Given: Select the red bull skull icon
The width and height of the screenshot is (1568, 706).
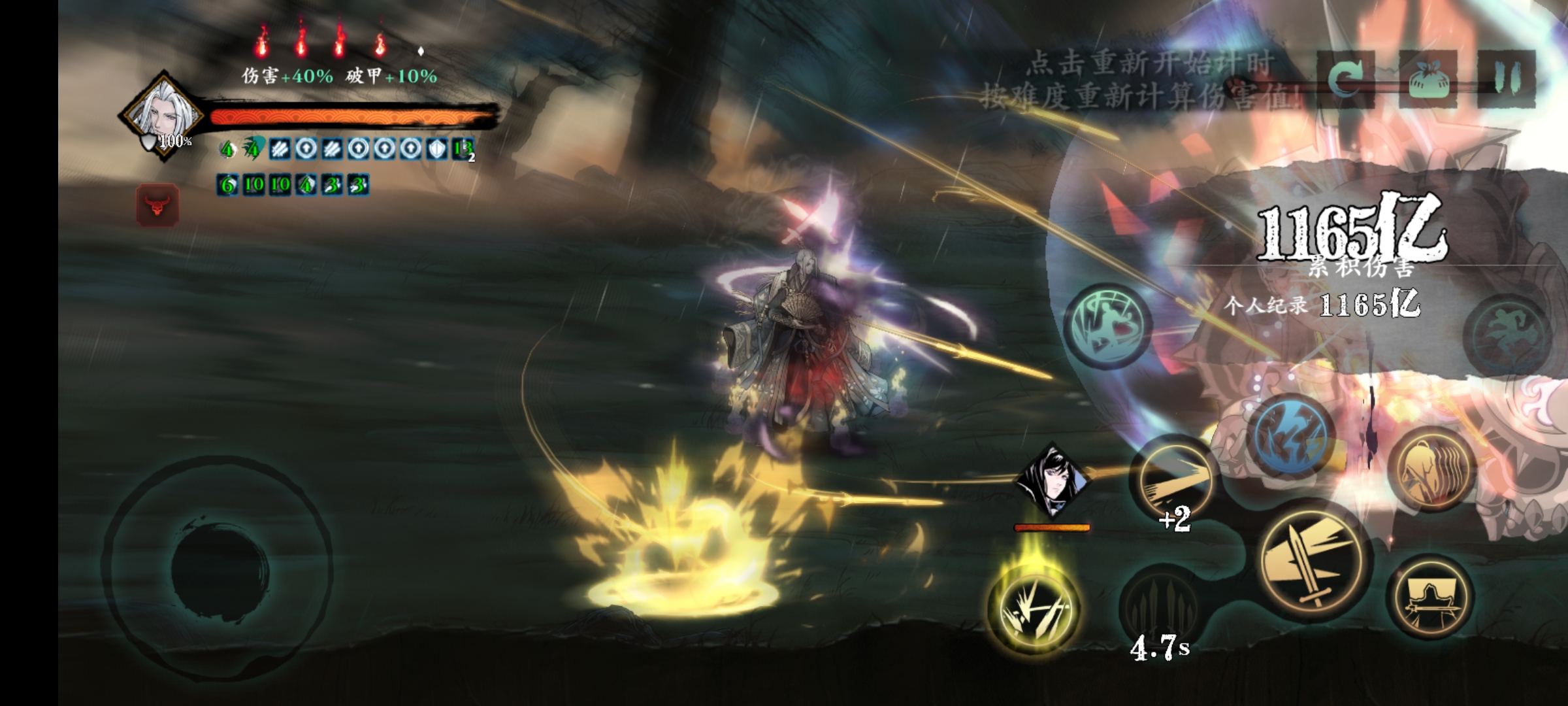Looking at the screenshot, I should [x=157, y=205].
